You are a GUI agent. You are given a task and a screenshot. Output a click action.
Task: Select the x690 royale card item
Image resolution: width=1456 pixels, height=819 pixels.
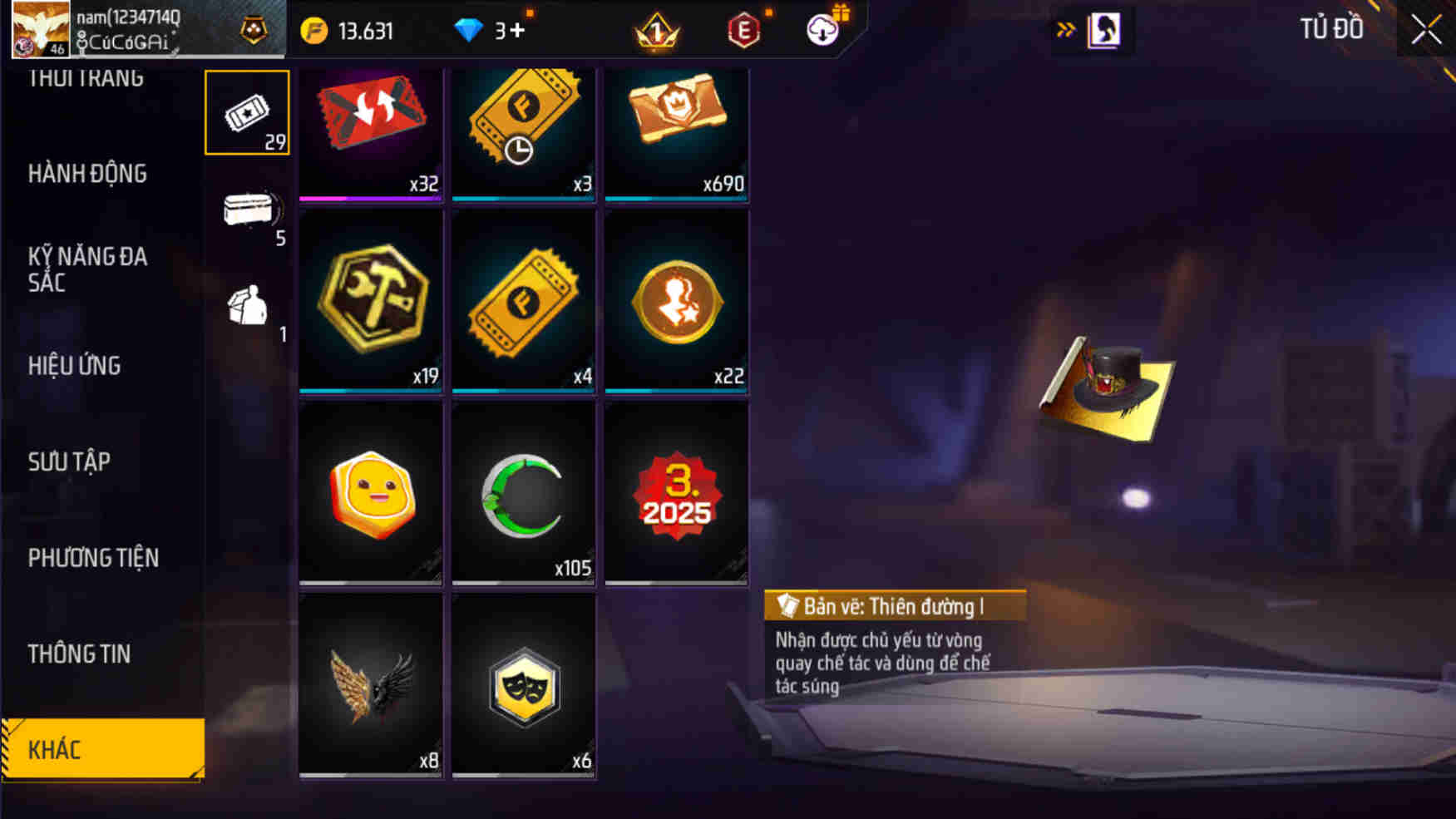pos(677,131)
